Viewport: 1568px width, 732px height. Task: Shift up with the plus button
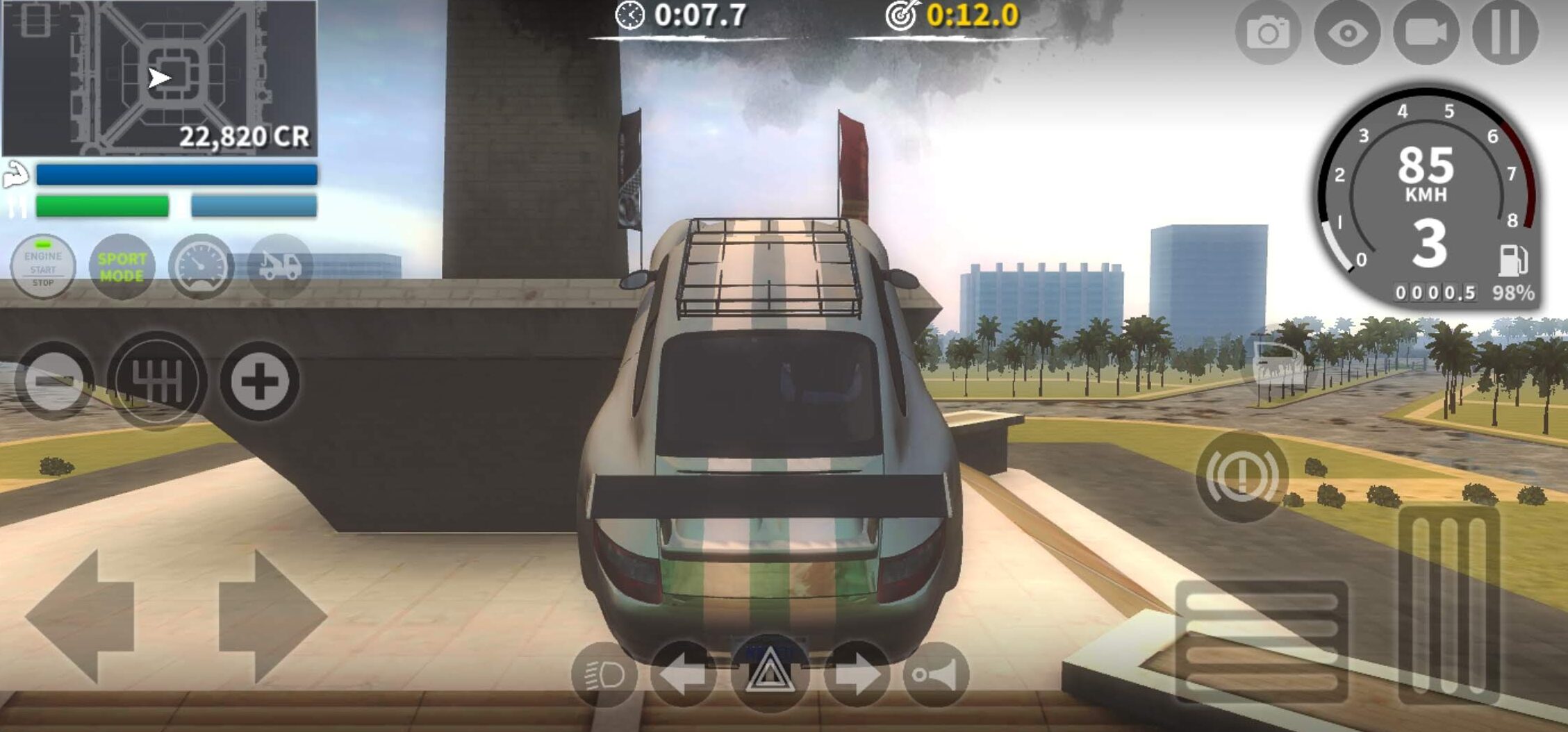coord(260,381)
